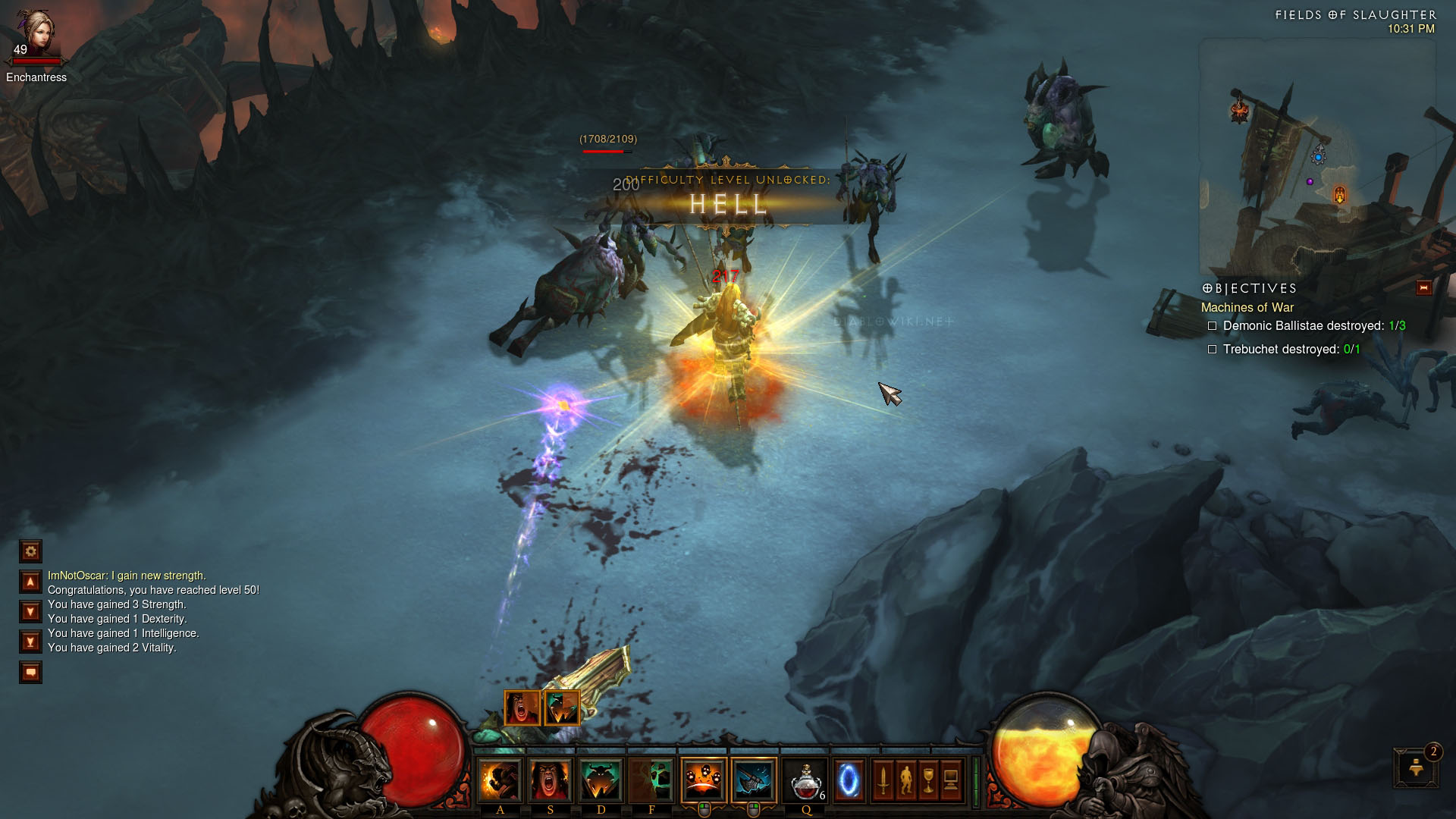
Task: Activate the flaming fist skill on A
Action: 500,780
